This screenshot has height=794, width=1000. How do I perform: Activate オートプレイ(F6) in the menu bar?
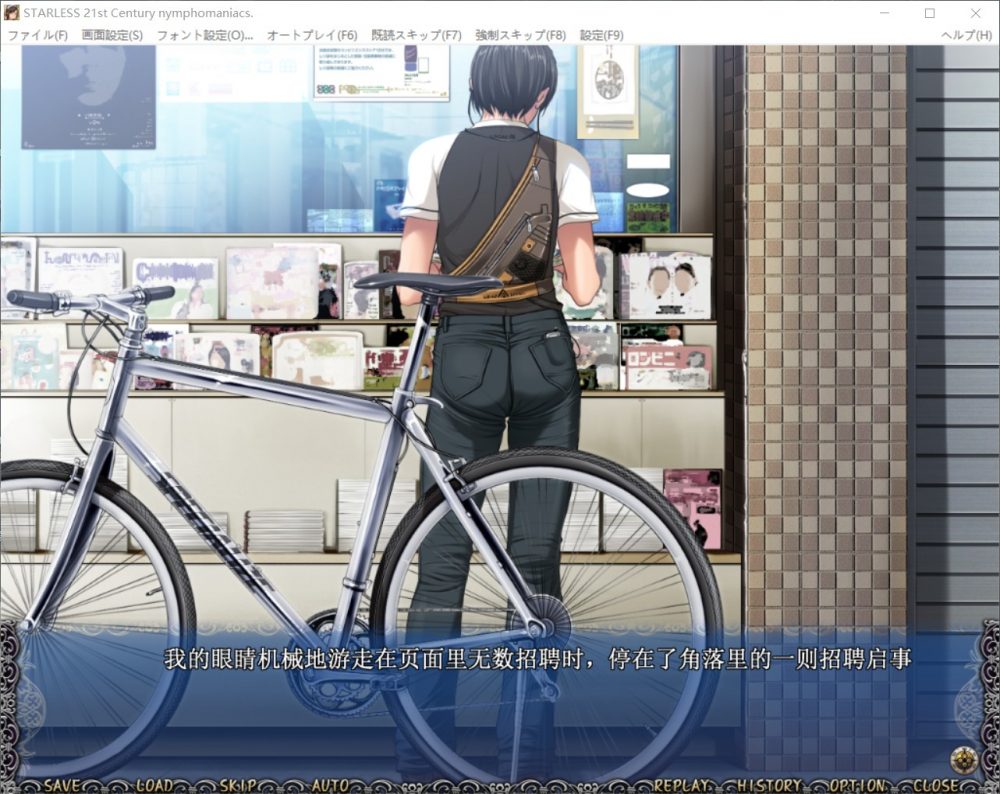pos(312,35)
